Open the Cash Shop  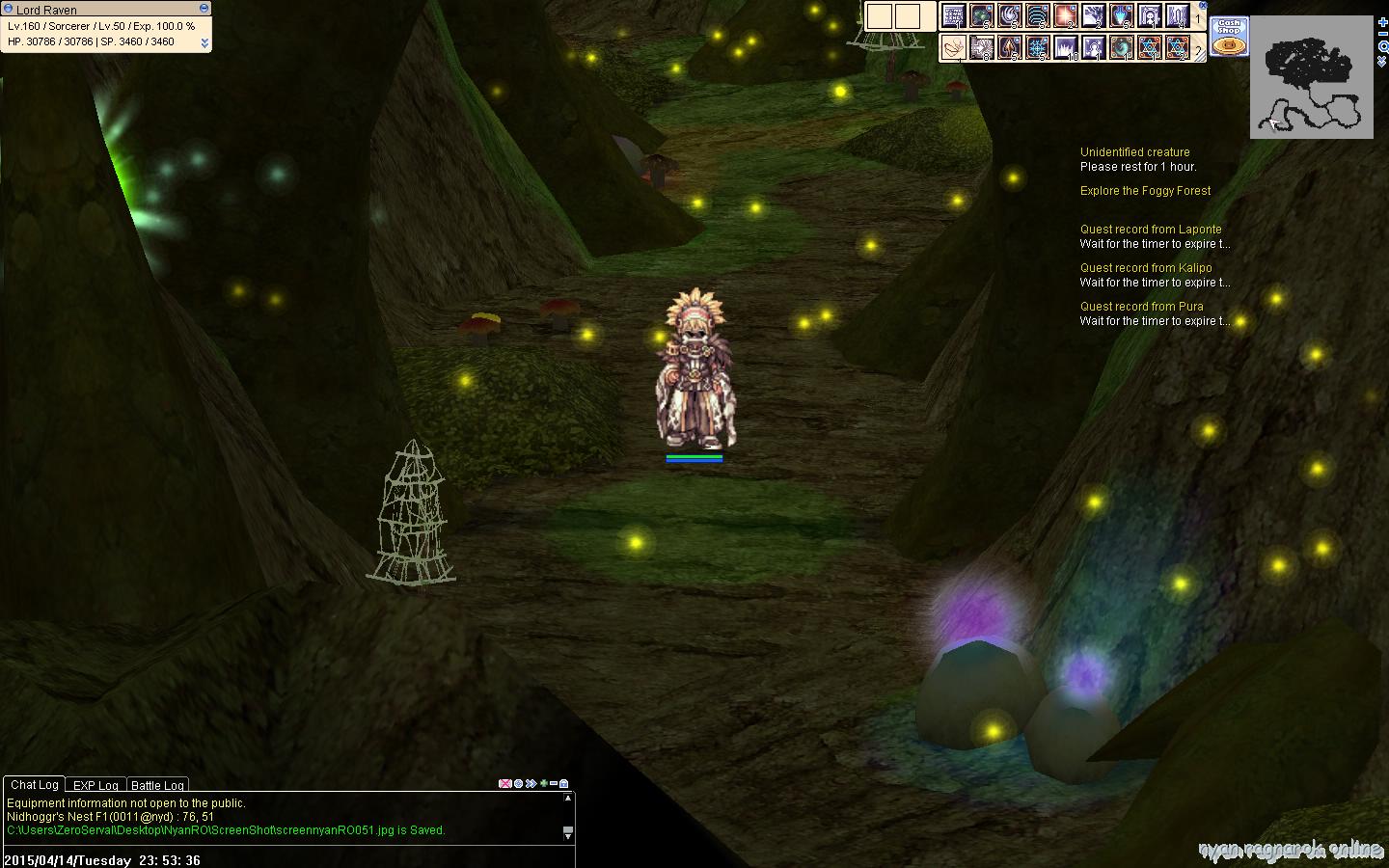pos(1229,37)
